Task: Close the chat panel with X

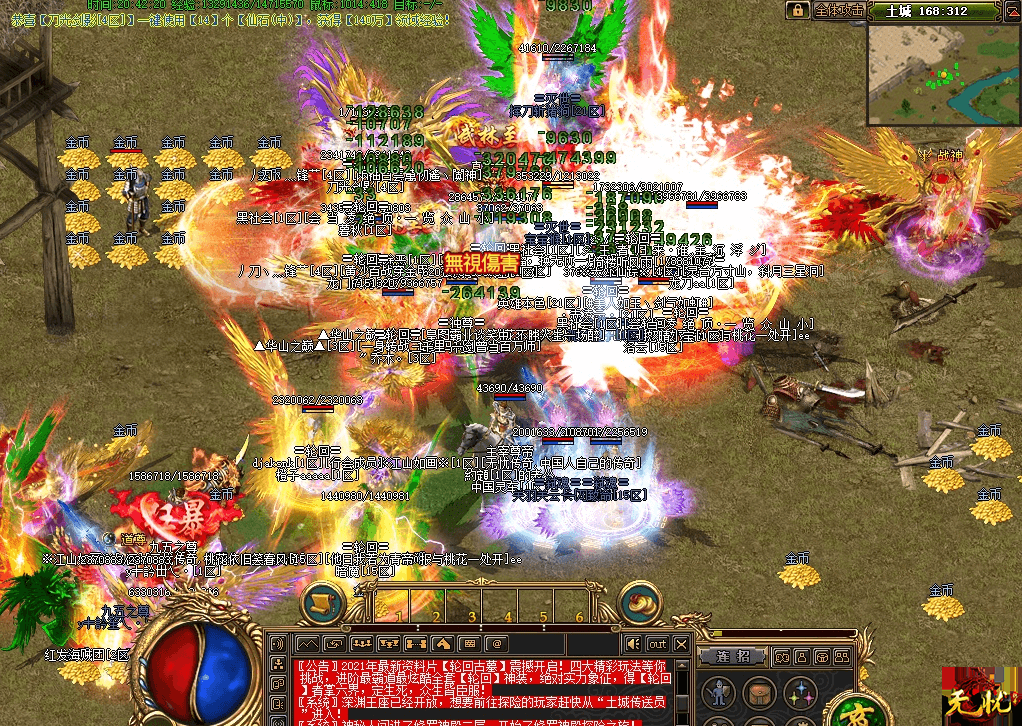Action: tap(682, 644)
